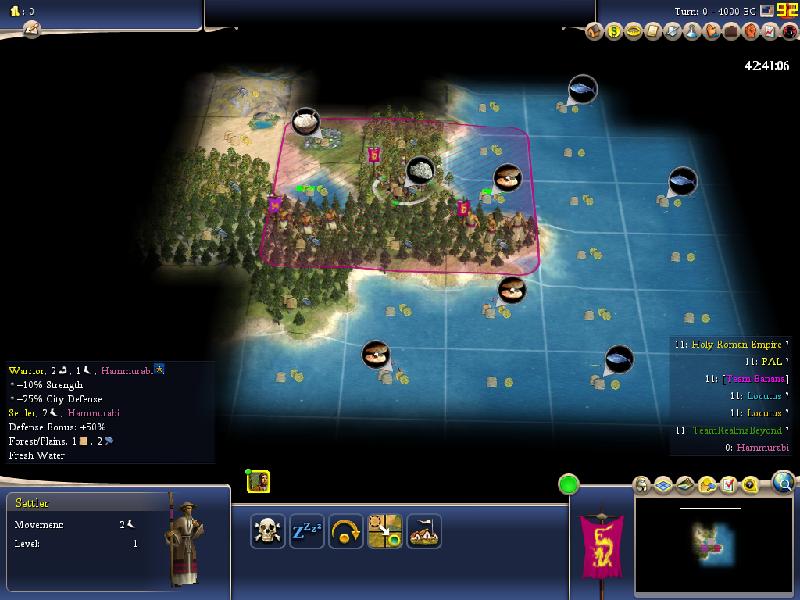The width and height of the screenshot is (800, 600).
Task: Select the Settler unit portrait icon
Action: pos(258,481)
